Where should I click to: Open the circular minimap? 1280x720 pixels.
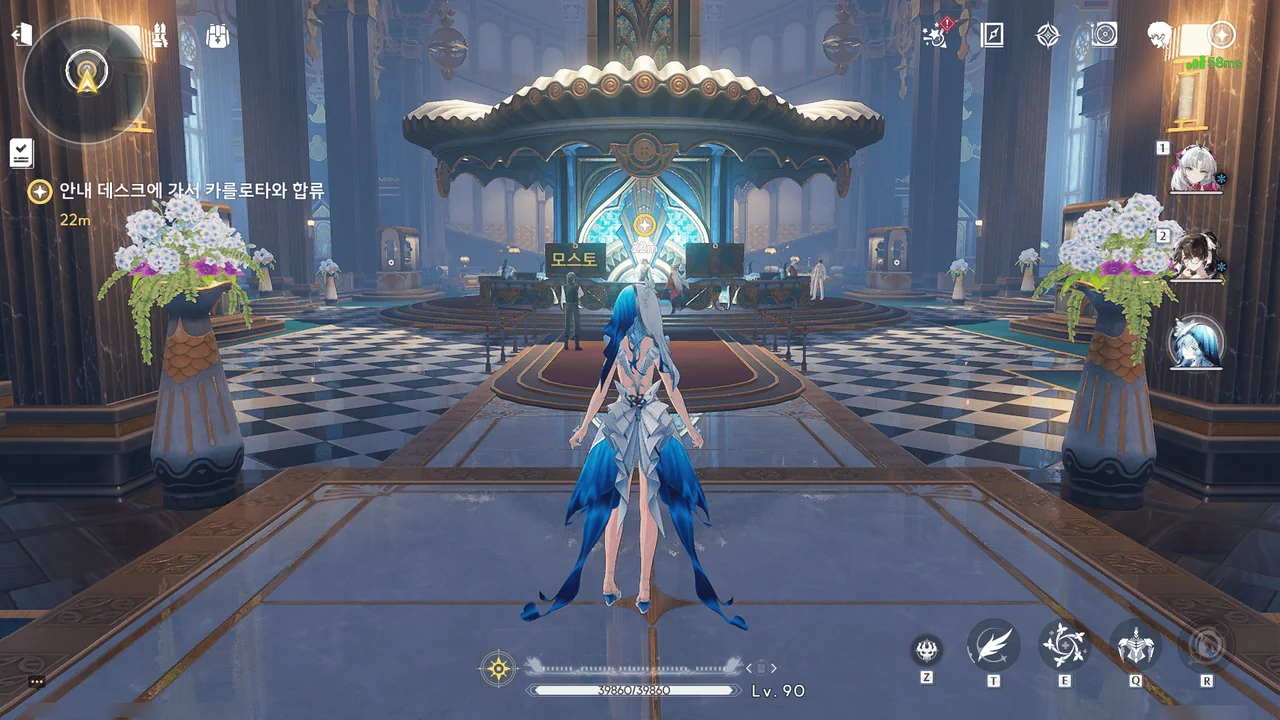click(x=86, y=80)
